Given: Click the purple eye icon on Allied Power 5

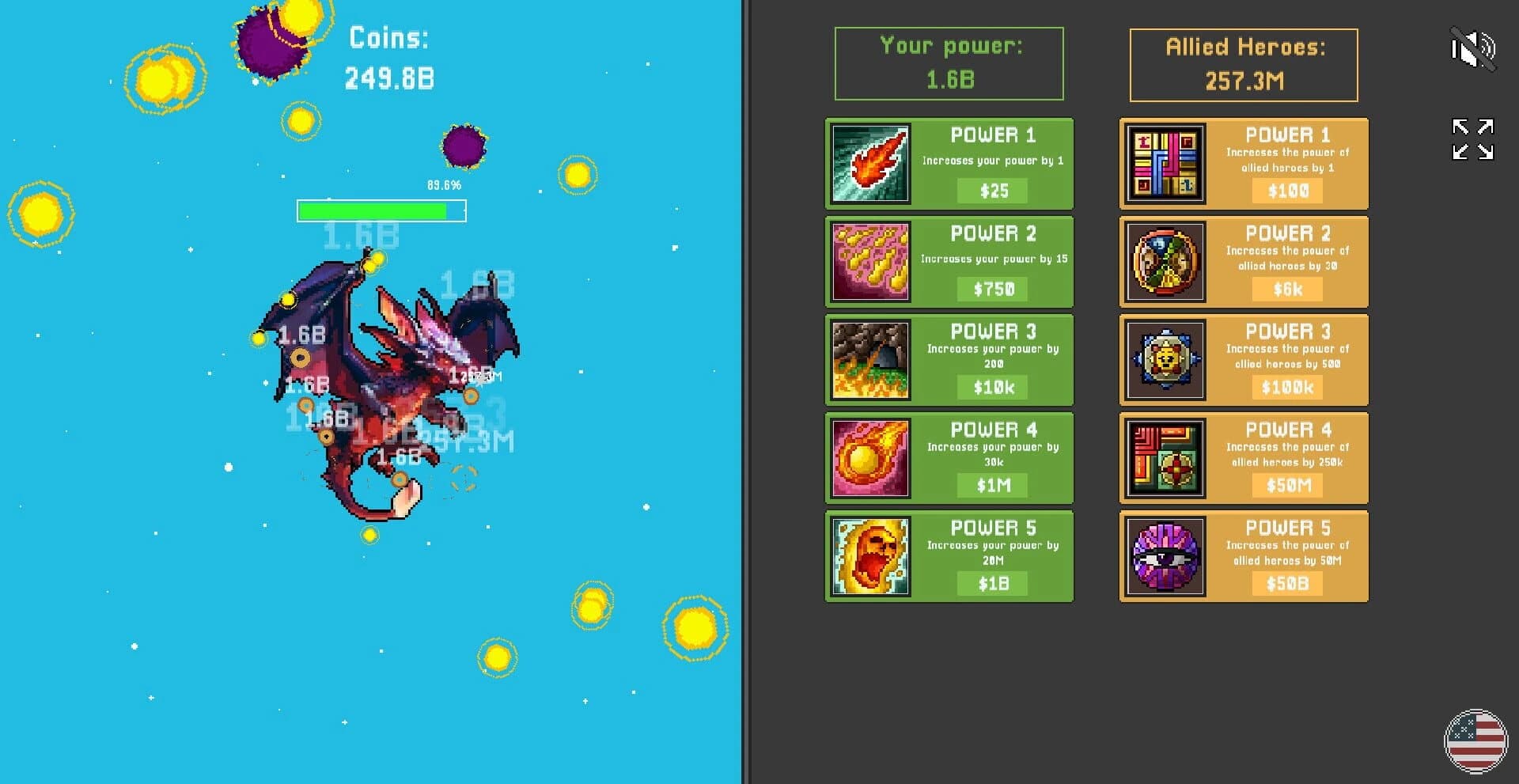Looking at the screenshot, I should point(1163,555).
